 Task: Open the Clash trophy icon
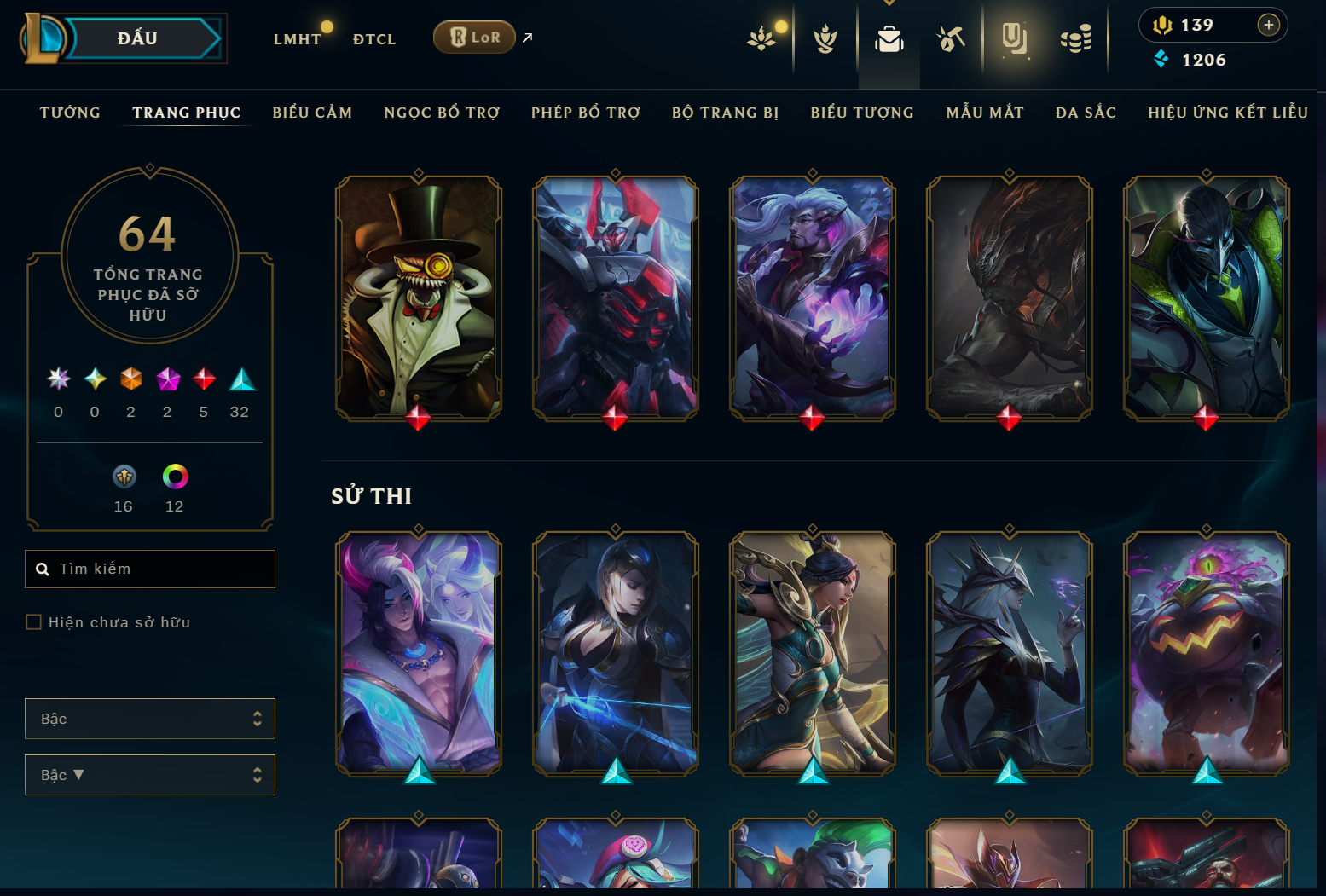coord(825,38)
